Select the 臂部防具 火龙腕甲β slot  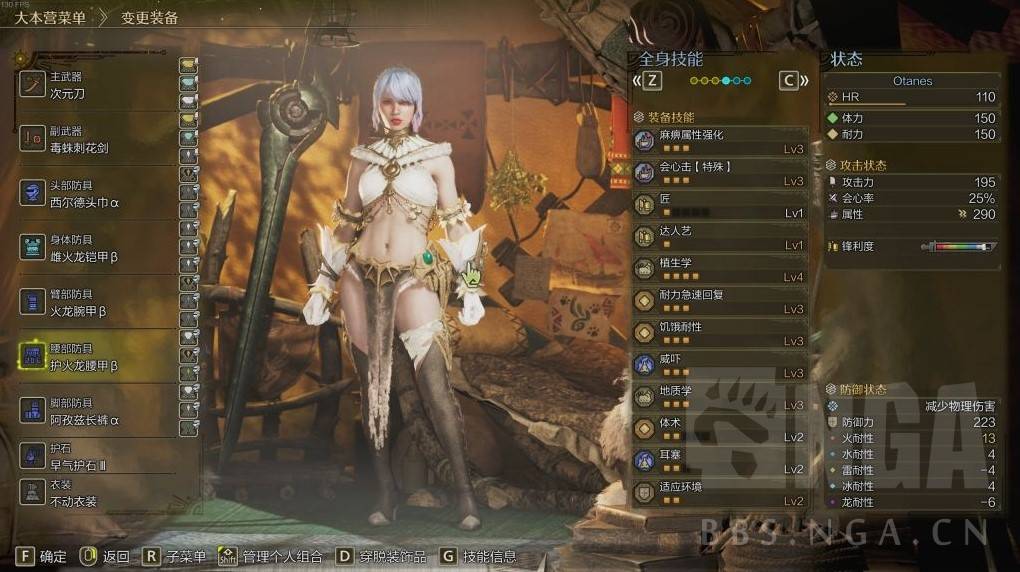97,302
